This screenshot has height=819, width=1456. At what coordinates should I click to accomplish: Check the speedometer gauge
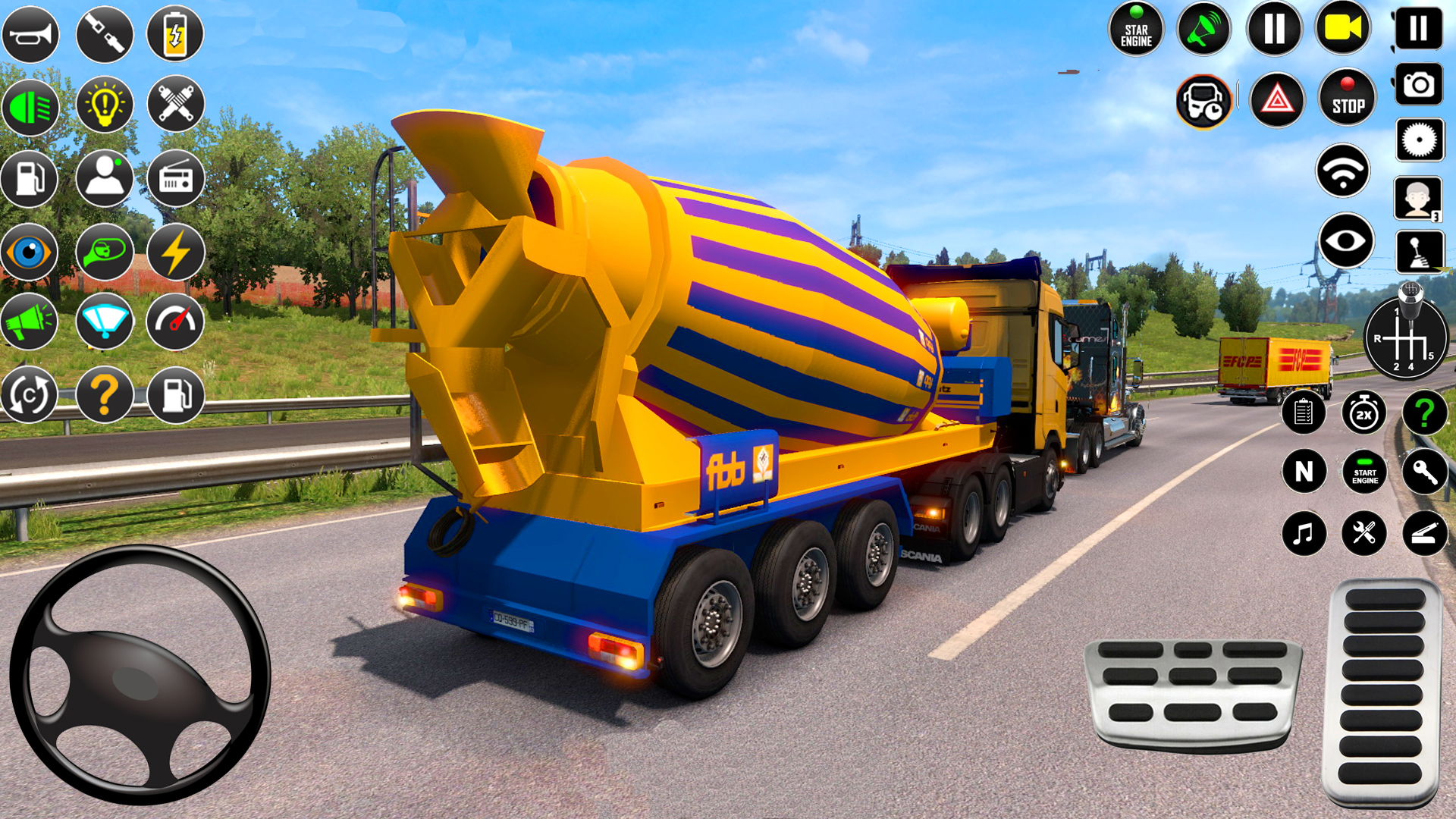pos(175,322)
